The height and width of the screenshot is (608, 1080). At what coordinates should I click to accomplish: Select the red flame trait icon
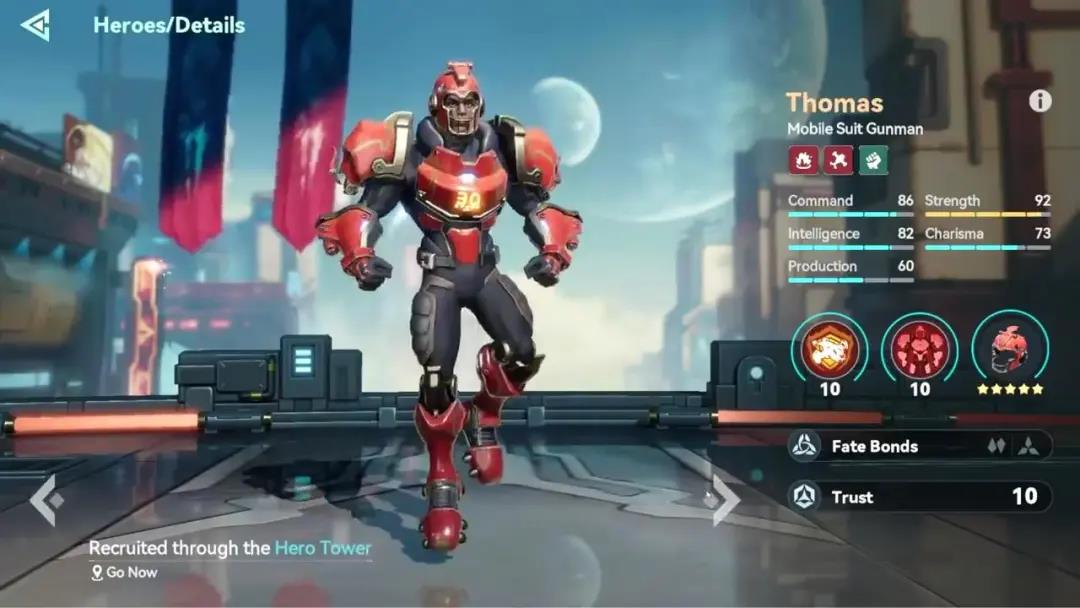(x=803, y=160)
